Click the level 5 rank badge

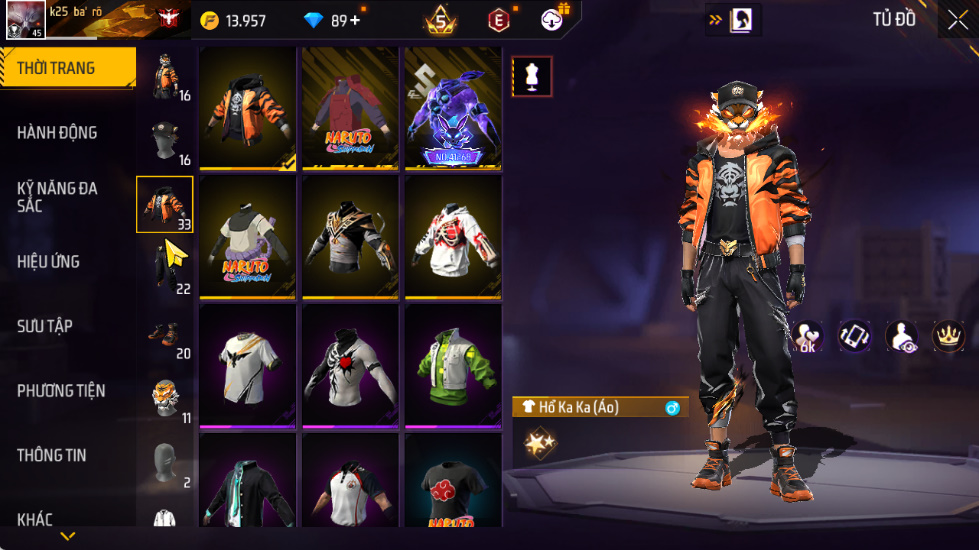point(441,19)
